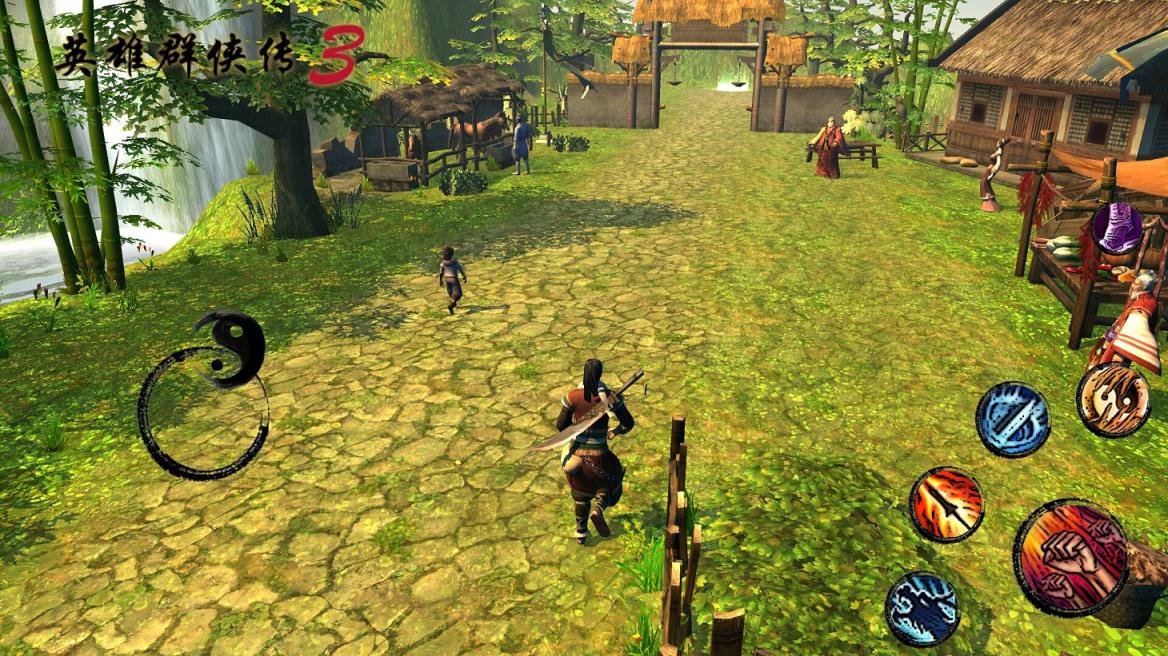
Task: Activate the tan whirlwind skill icon
Action: pyautogui.click(x=1113, y=399)
